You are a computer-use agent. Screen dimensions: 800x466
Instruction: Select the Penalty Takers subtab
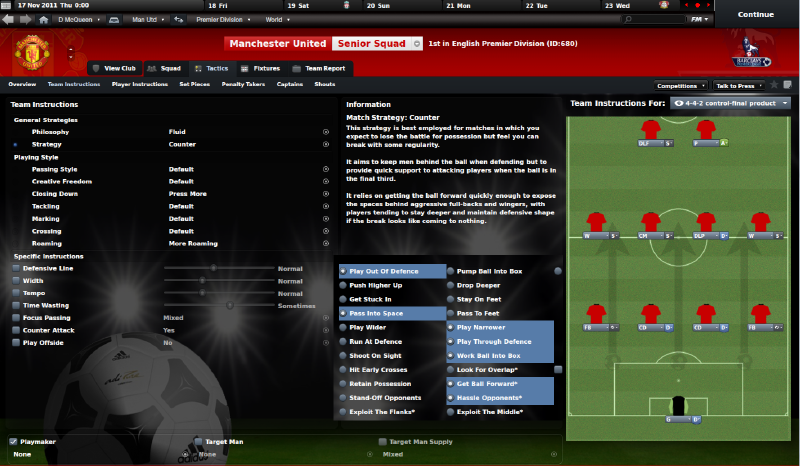(241, 85)
